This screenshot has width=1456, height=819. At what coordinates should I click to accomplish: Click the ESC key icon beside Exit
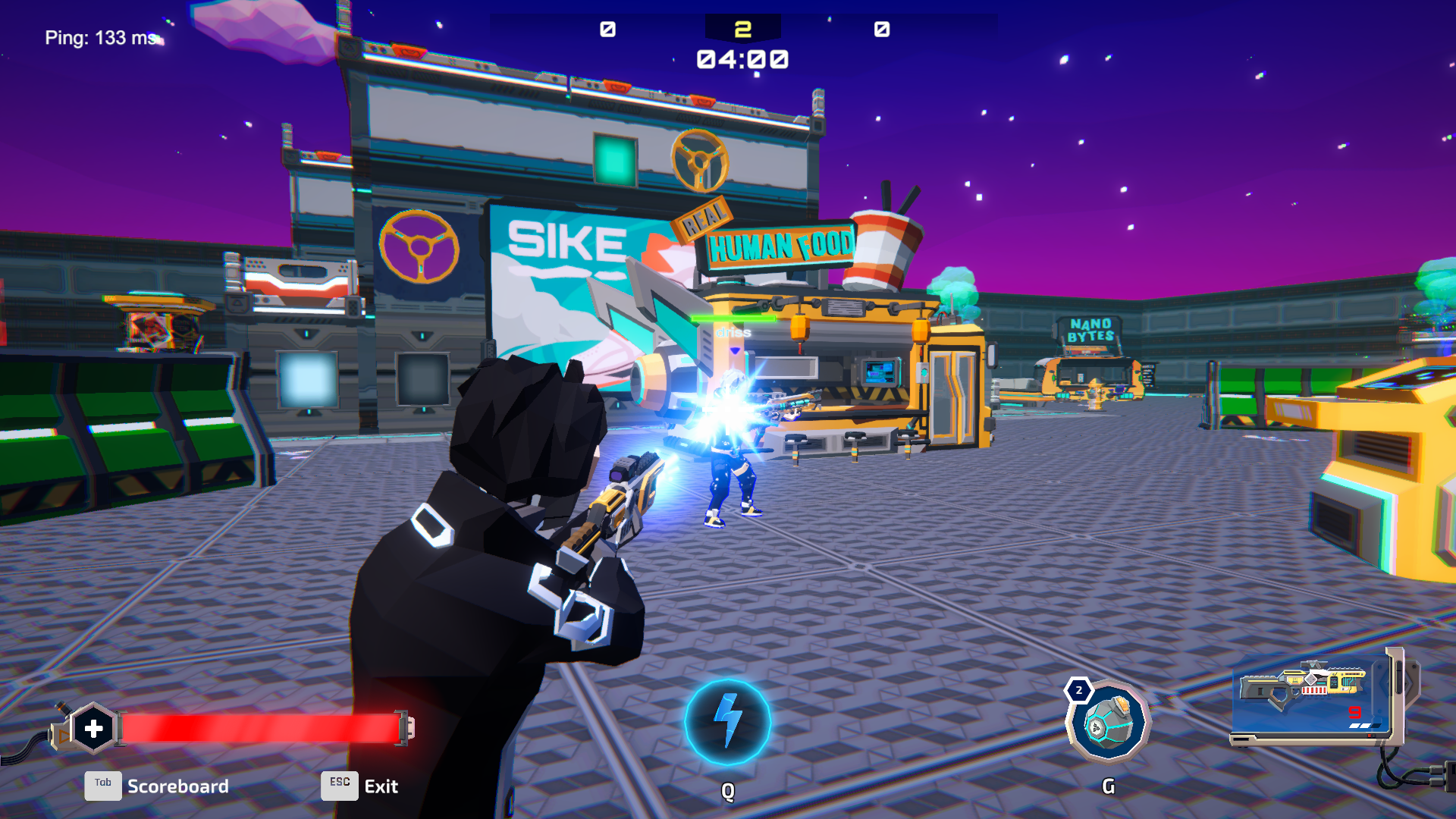pos(339,786)
